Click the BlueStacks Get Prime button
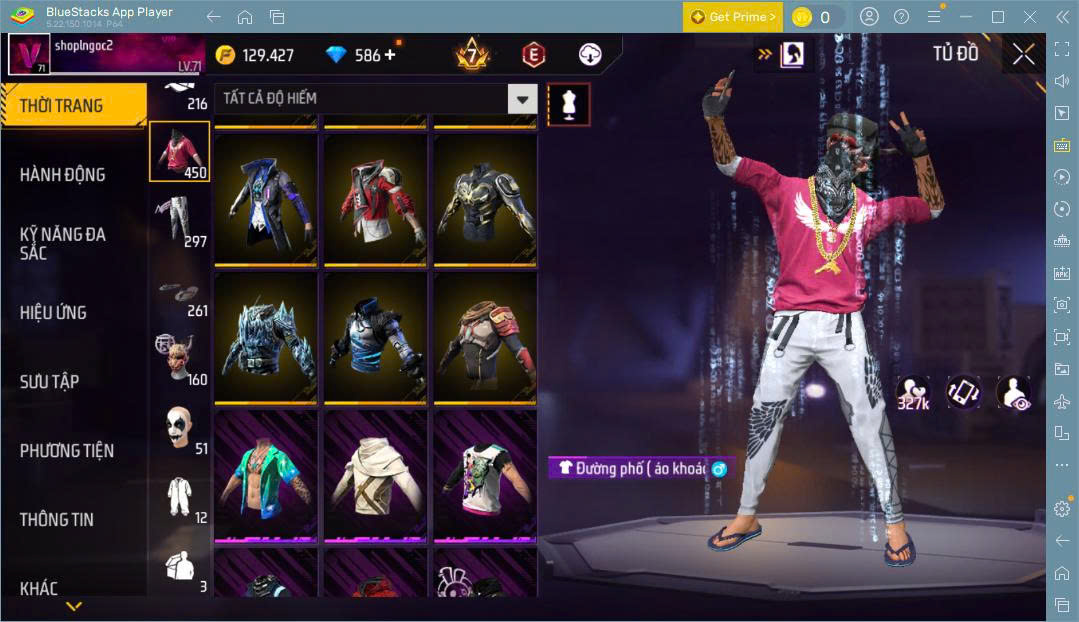Viewport: 1079px width, 622px height. click(x=732, y=17)
